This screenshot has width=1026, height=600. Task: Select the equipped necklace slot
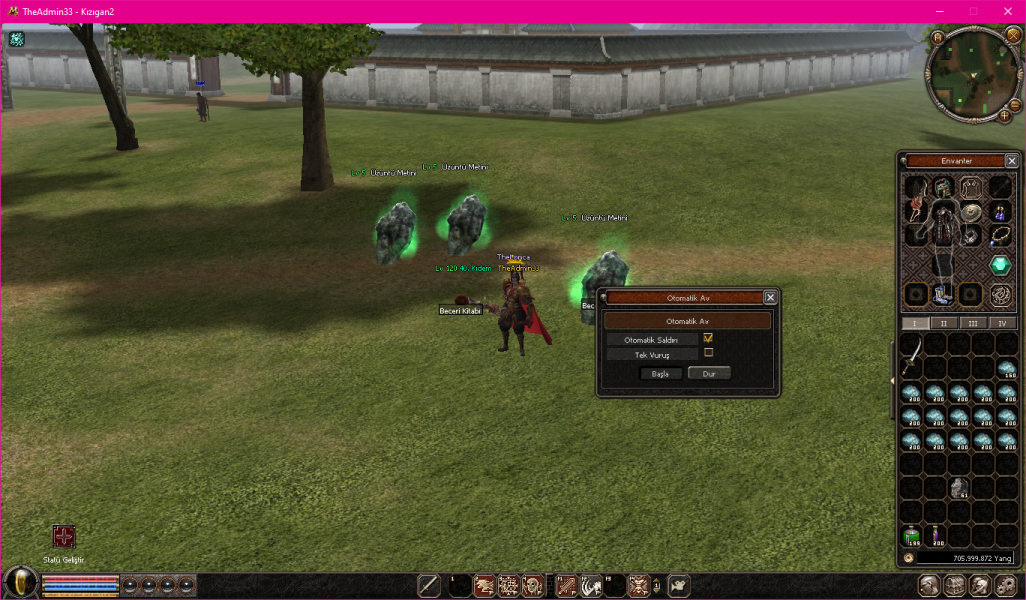point(1001,236)
